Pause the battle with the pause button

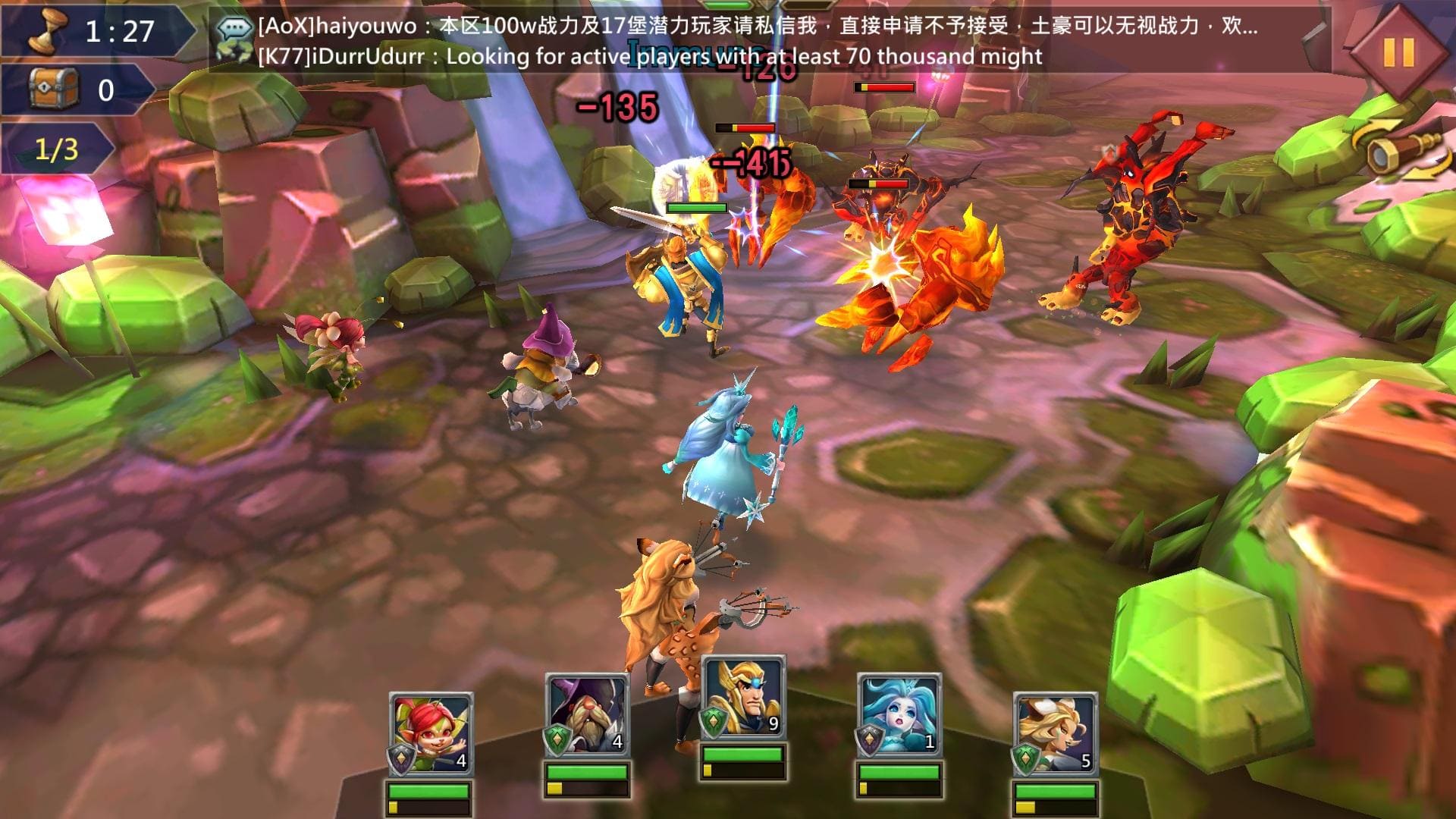[x=1399, y=52]
